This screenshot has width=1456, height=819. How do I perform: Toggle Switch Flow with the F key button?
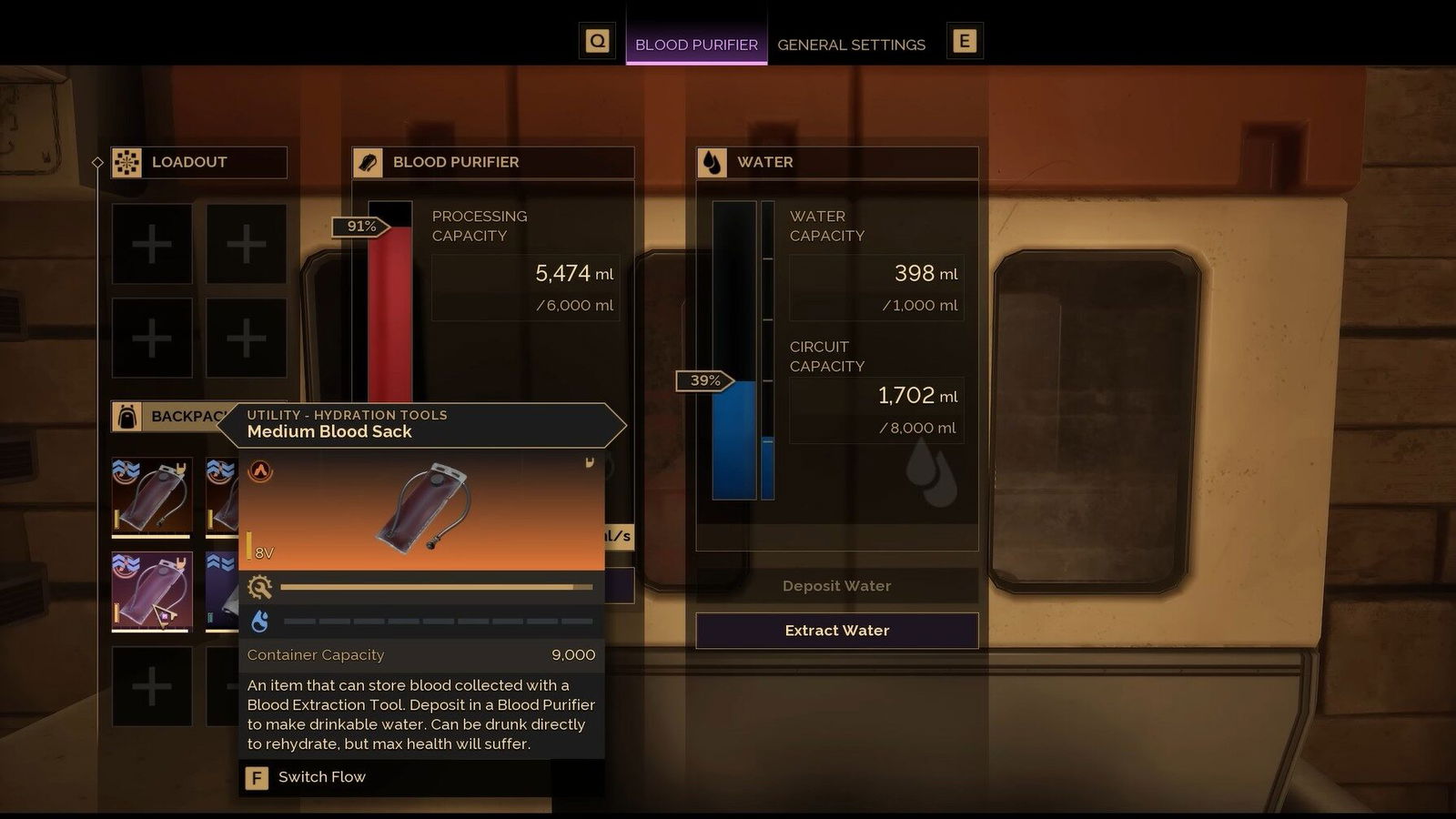pyautogui.click(x=256, y=778)
